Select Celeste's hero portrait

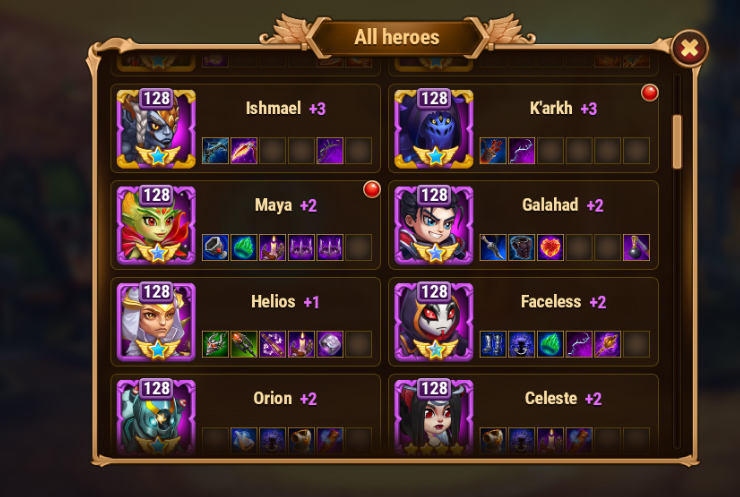pyautogui.click(x=434, y=414)
